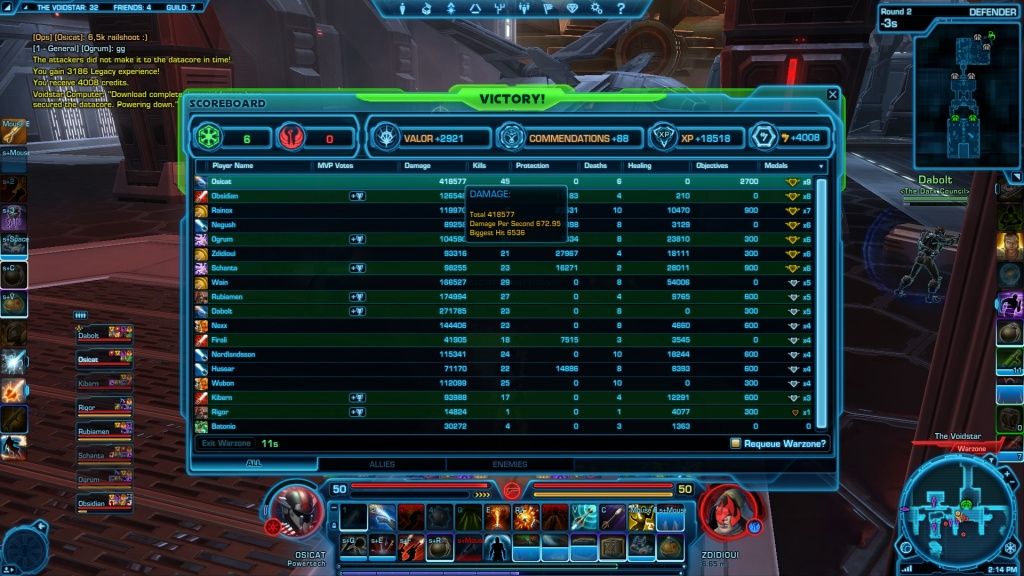1024x576 pixels.
Task: Sort scoreboard by Healing column
Action: [x=638, y=165]
